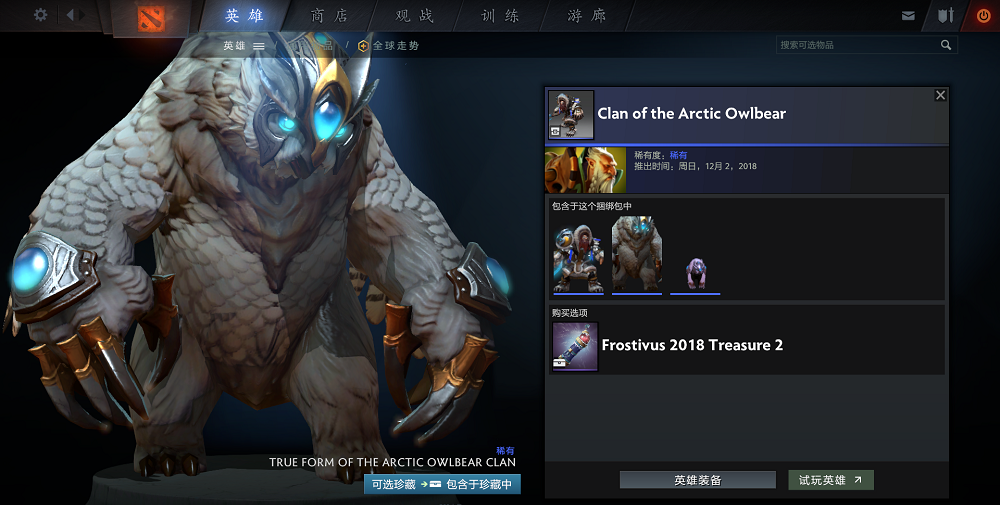1000x505 pixels.
Task: Click the red power quit button
Action: (x=982, y=16)
